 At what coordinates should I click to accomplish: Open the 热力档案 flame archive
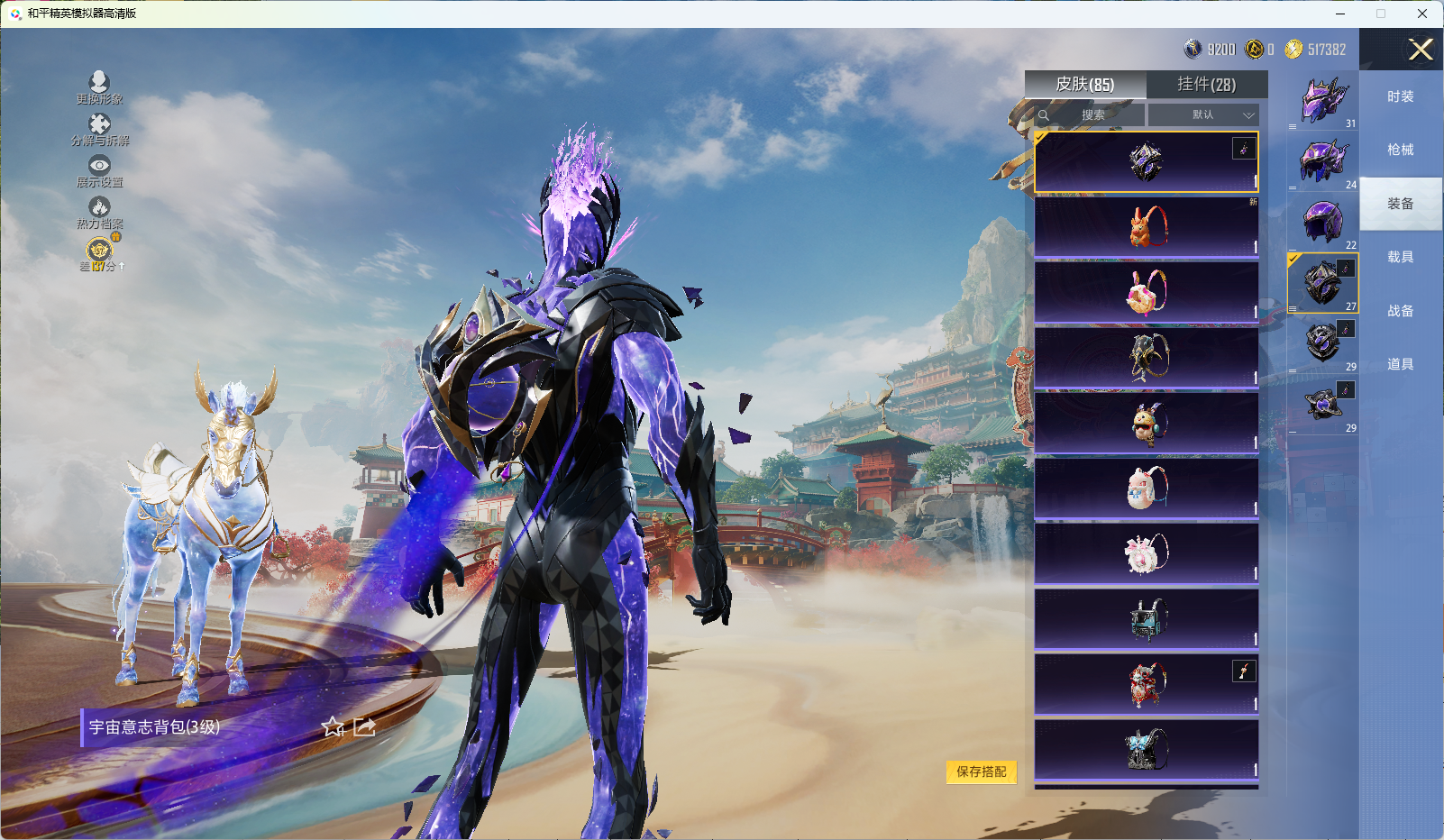coord(99,210)
